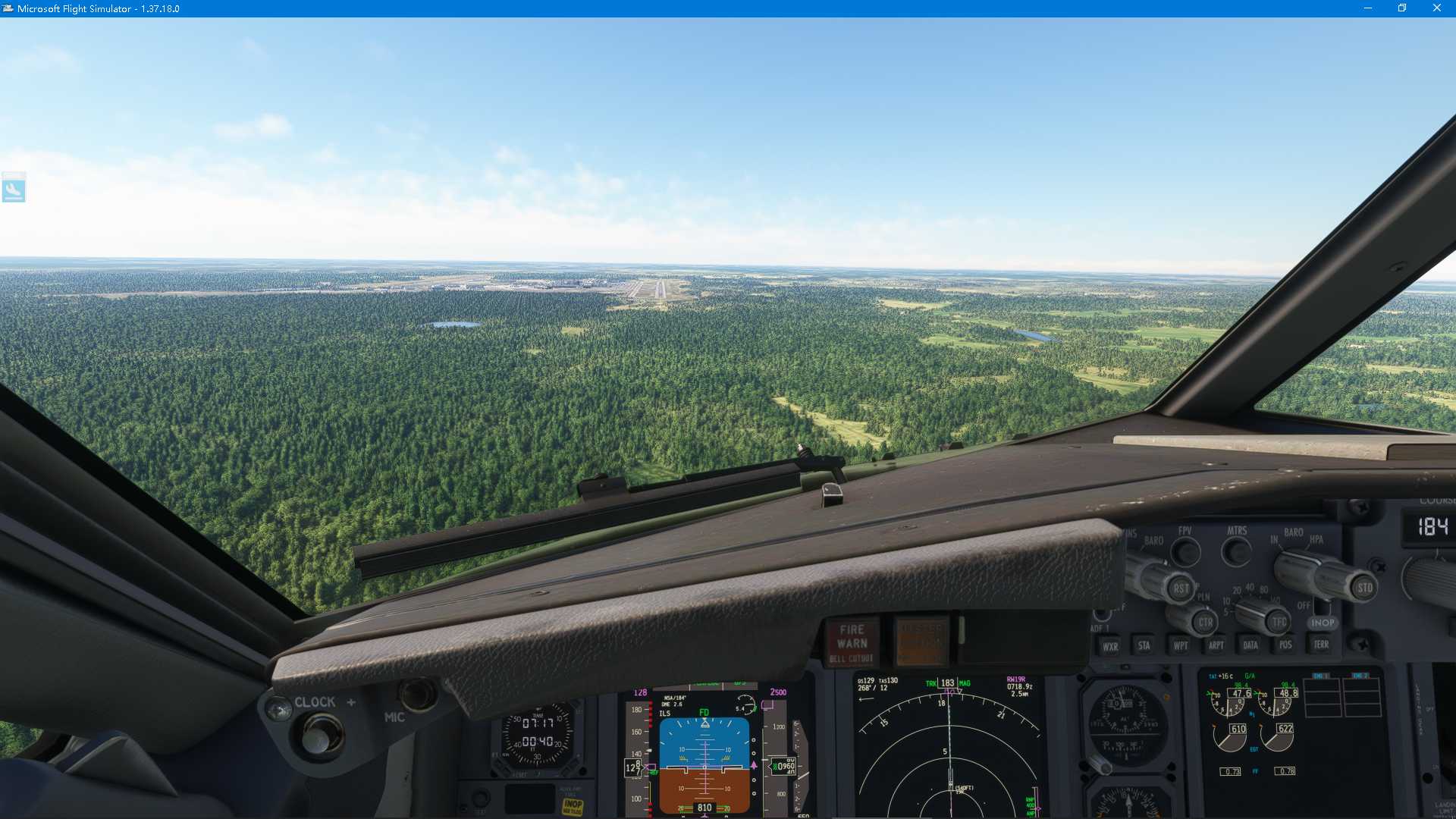Set the navigation display range selector to 20
The image size is (1456, 819).
point(1237,589)
